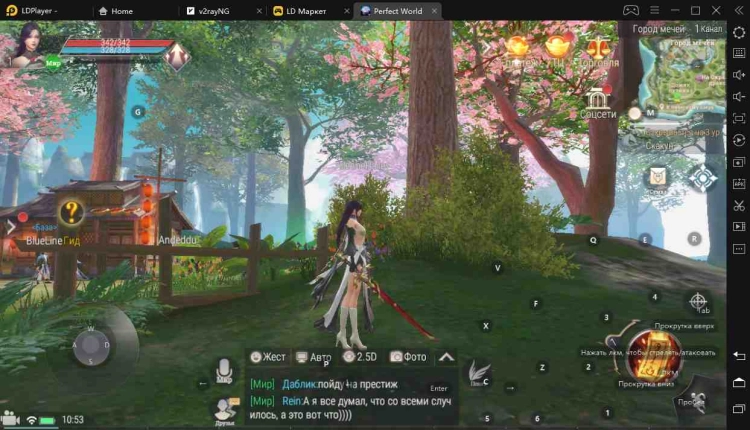Image resolution: width=750 pixels, height=430 pixels.
Task: Toggle the green Мир mode badge
Action: click(x=56, y=62)
